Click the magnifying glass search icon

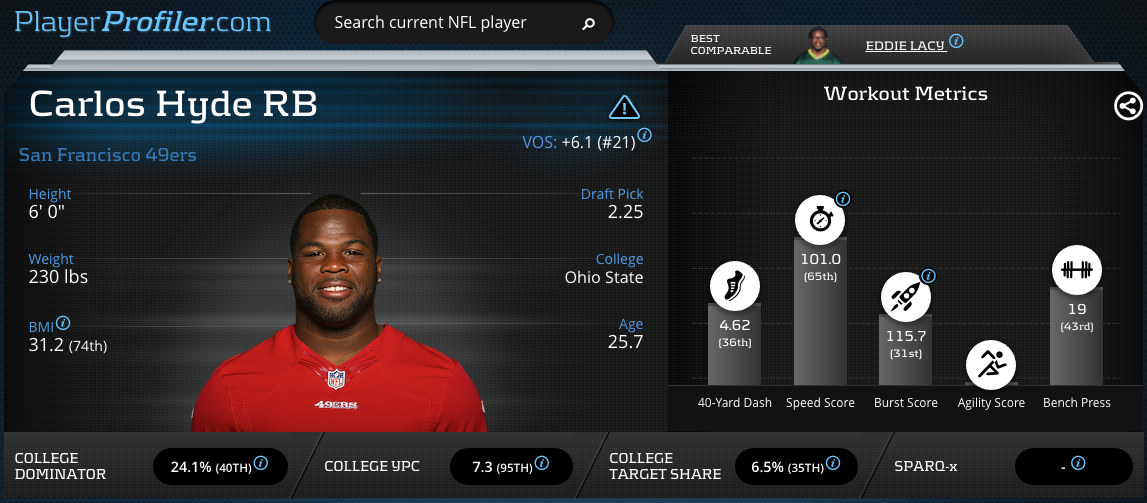(589, 23)
